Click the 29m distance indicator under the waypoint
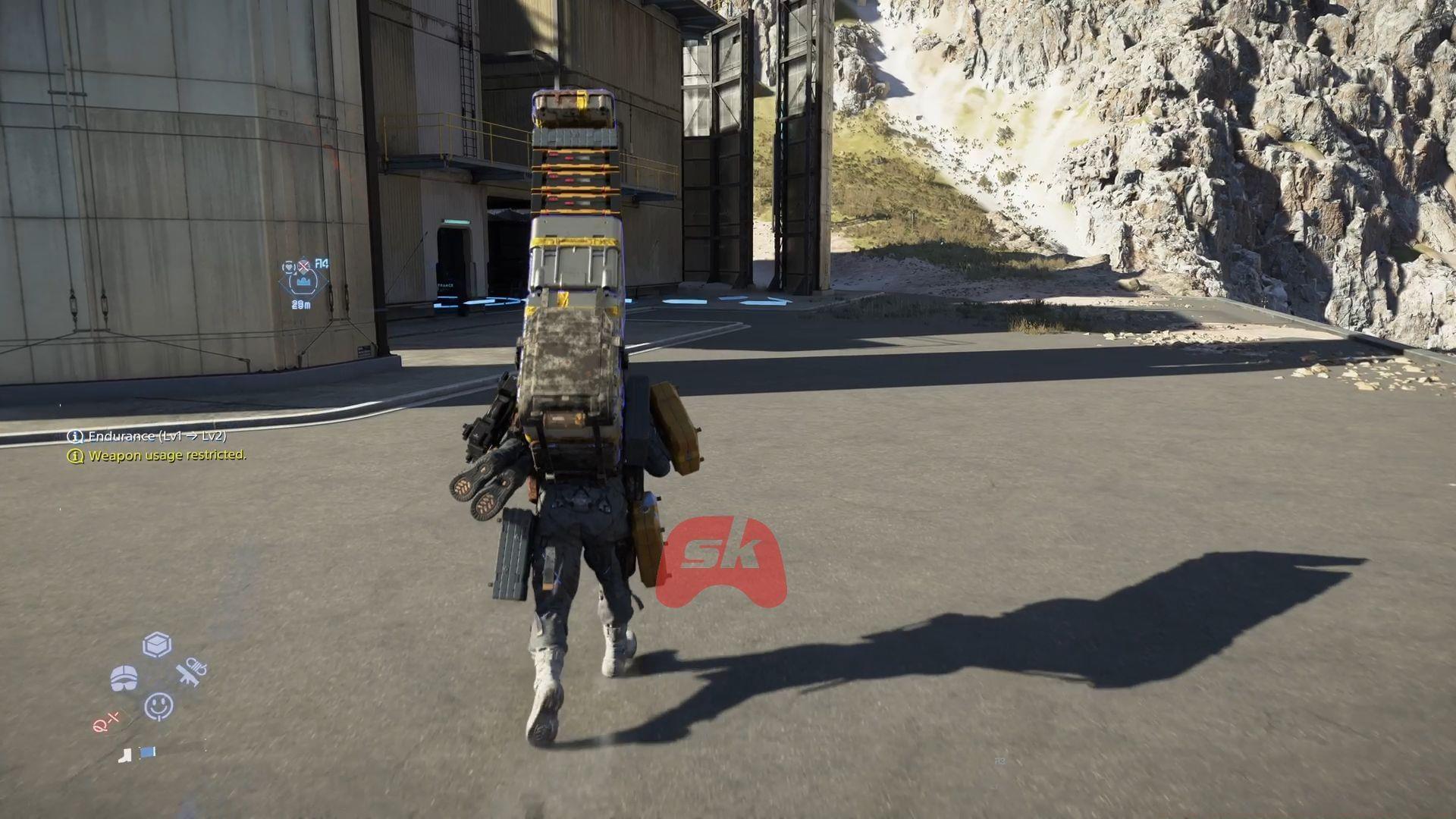This screenshot has height=819, width=1456. [x=301, y=305]
